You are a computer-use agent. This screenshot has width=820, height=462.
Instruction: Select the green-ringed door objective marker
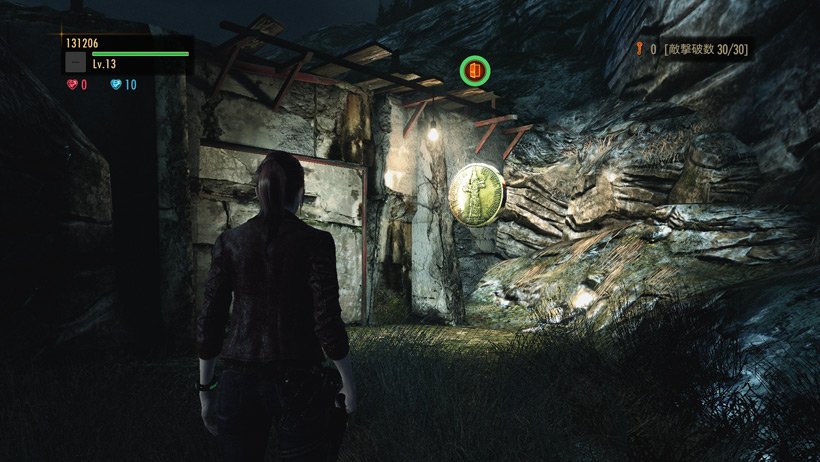pyautogui.click(x=474, y=71)
